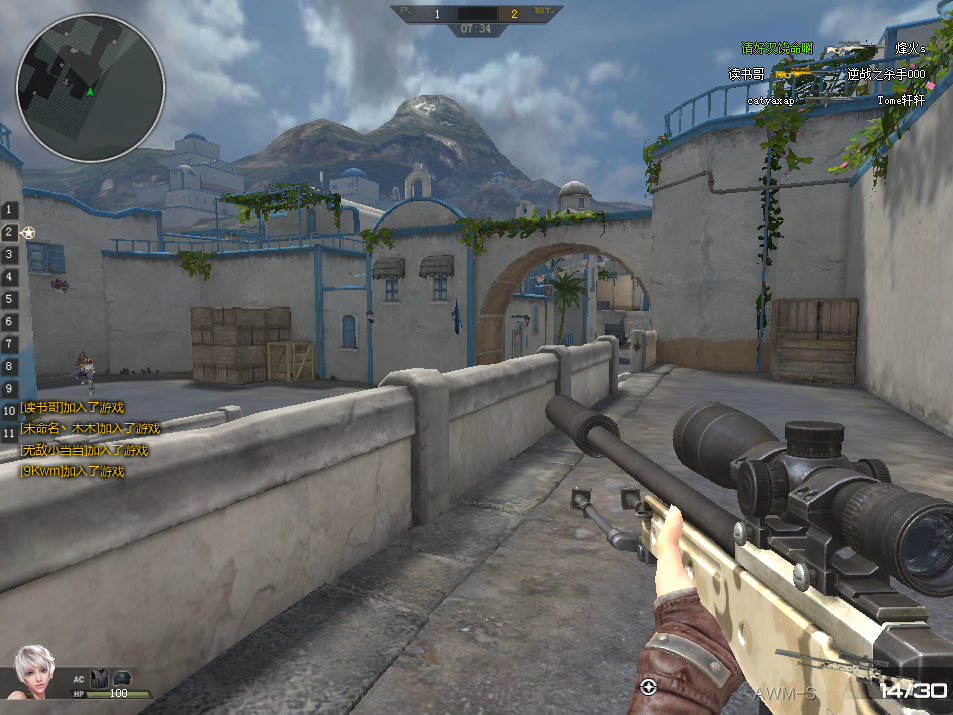This screenshot has width=953, height=715.
Task: Select the body armor vest icon
Action: [98, 677]
